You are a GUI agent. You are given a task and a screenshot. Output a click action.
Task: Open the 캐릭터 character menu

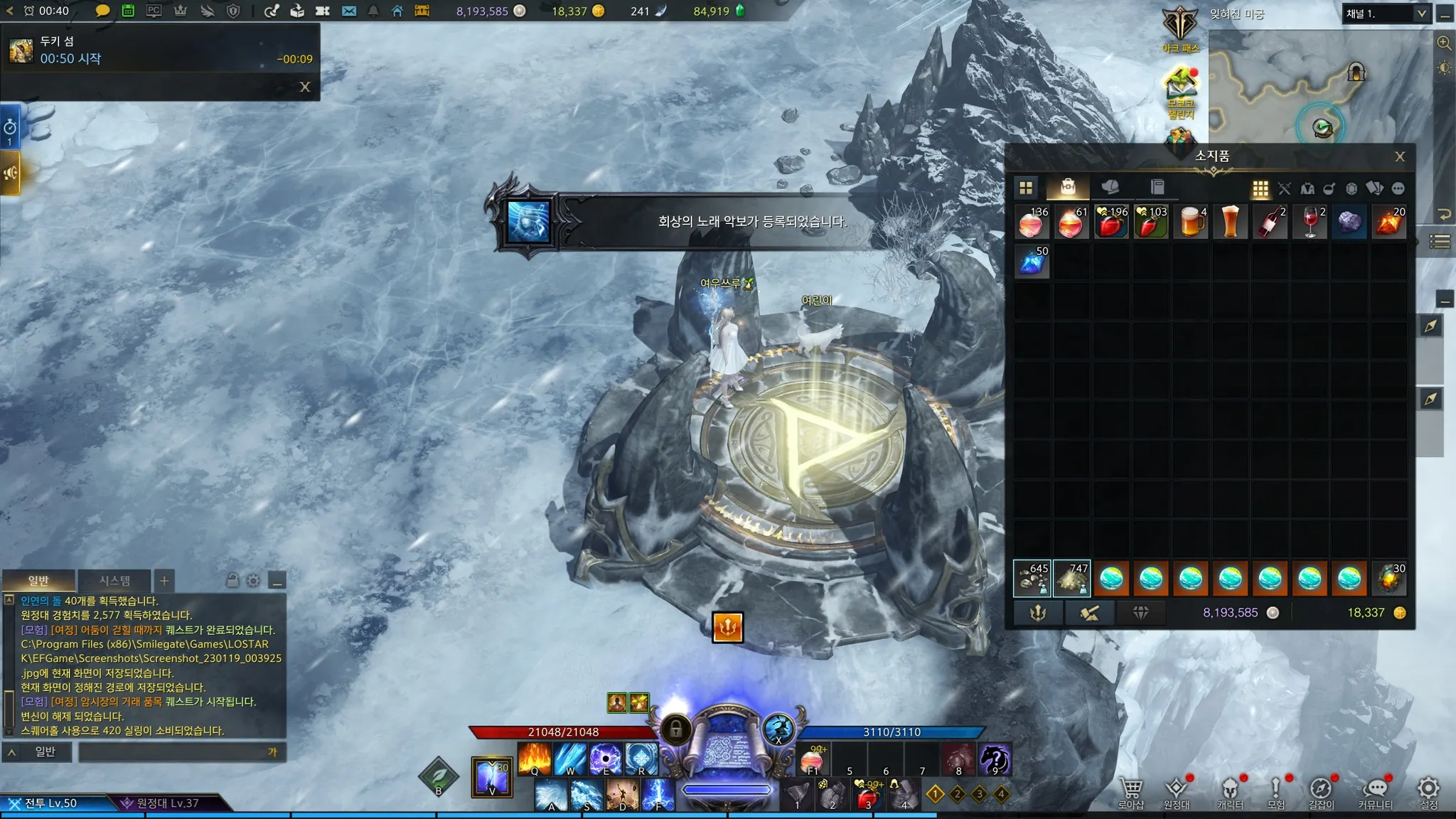tap(1230, 792)
